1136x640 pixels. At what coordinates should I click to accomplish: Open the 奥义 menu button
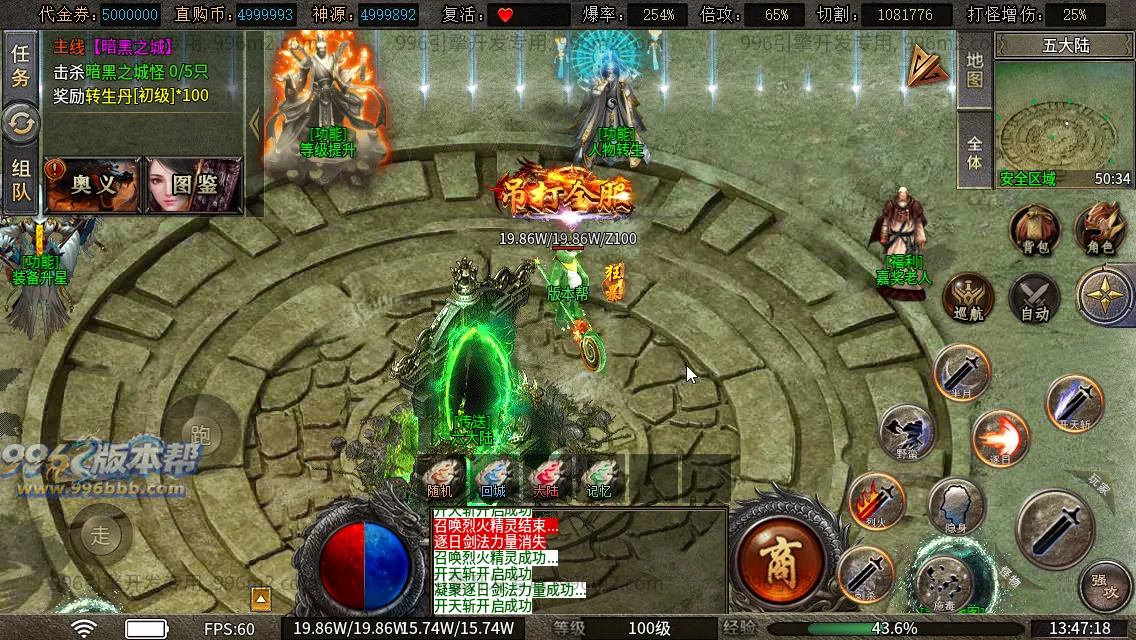93,185
